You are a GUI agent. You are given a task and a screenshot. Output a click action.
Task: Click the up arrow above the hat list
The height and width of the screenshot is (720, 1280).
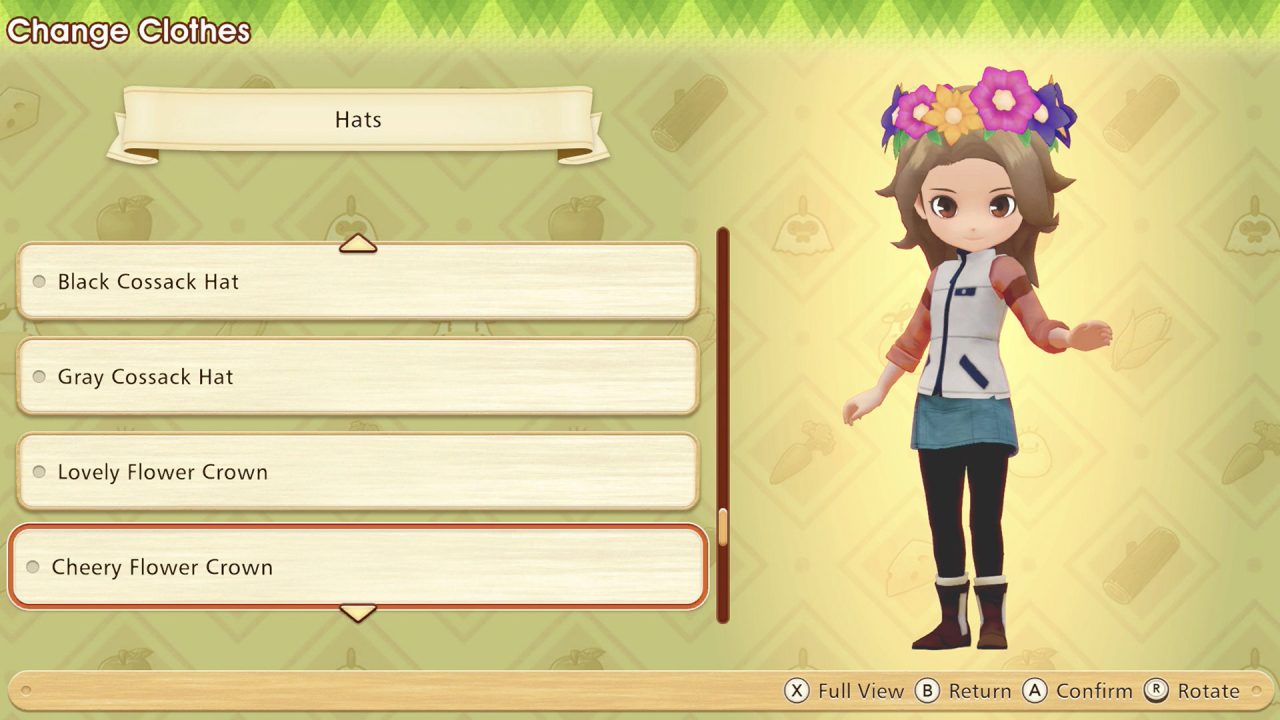point(357,243)
